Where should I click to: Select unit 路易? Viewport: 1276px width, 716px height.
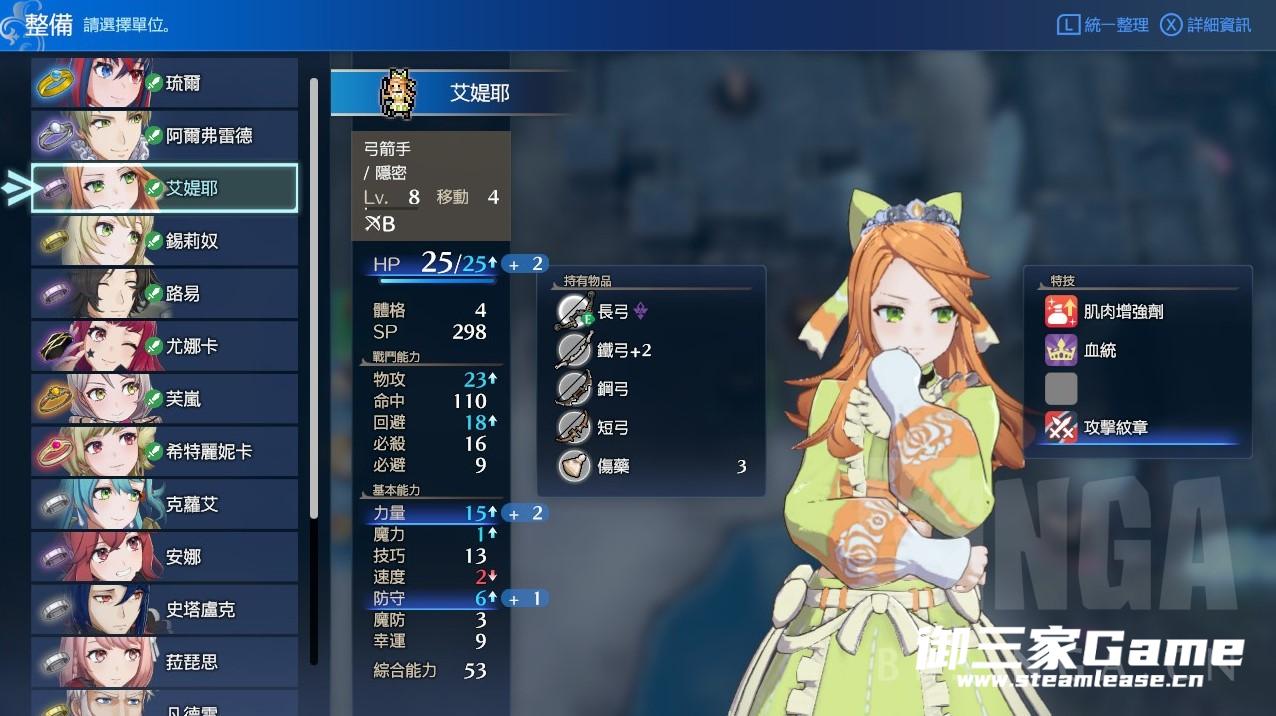click(x=165, y=294)
